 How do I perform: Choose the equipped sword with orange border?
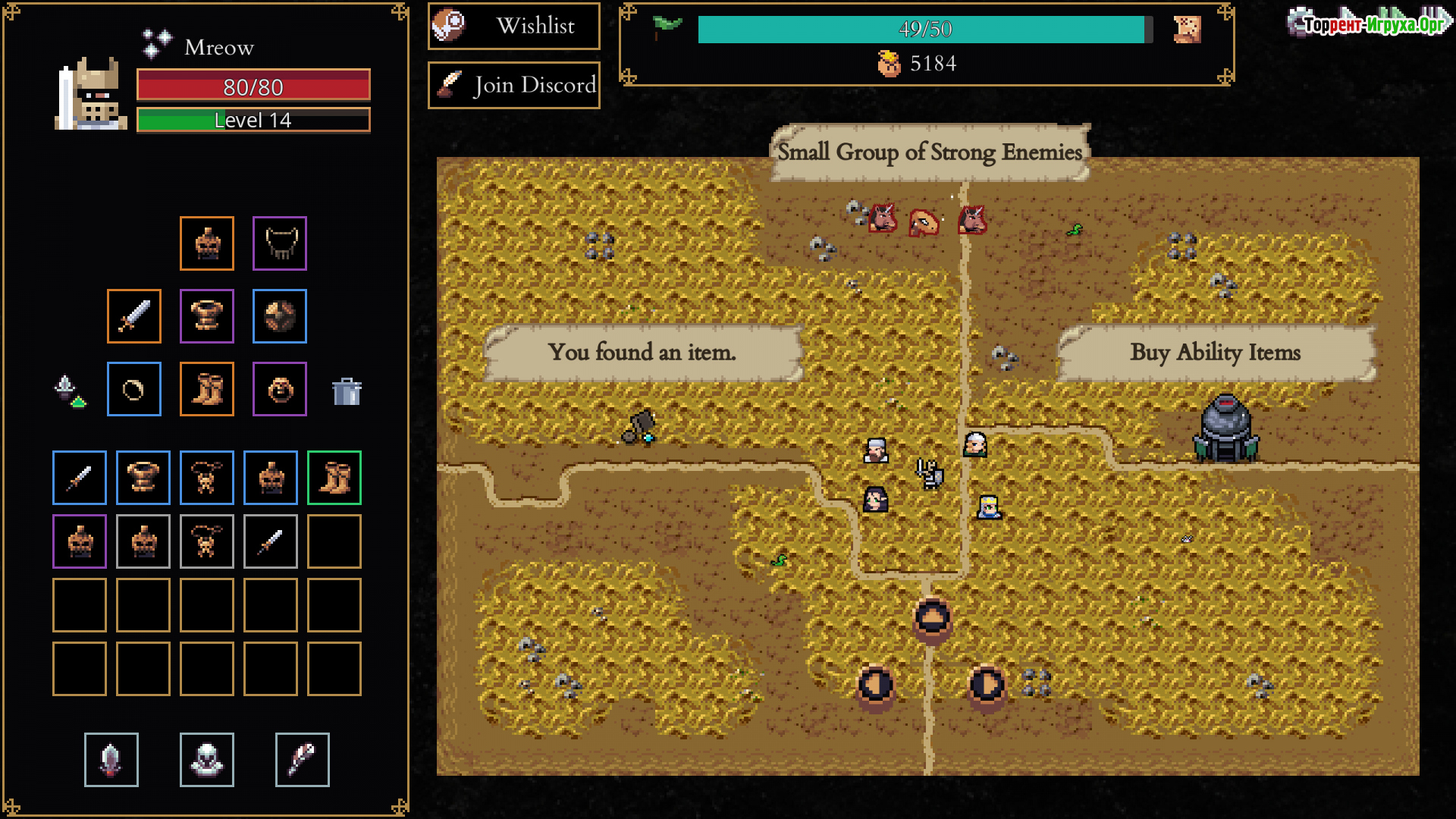134,316
